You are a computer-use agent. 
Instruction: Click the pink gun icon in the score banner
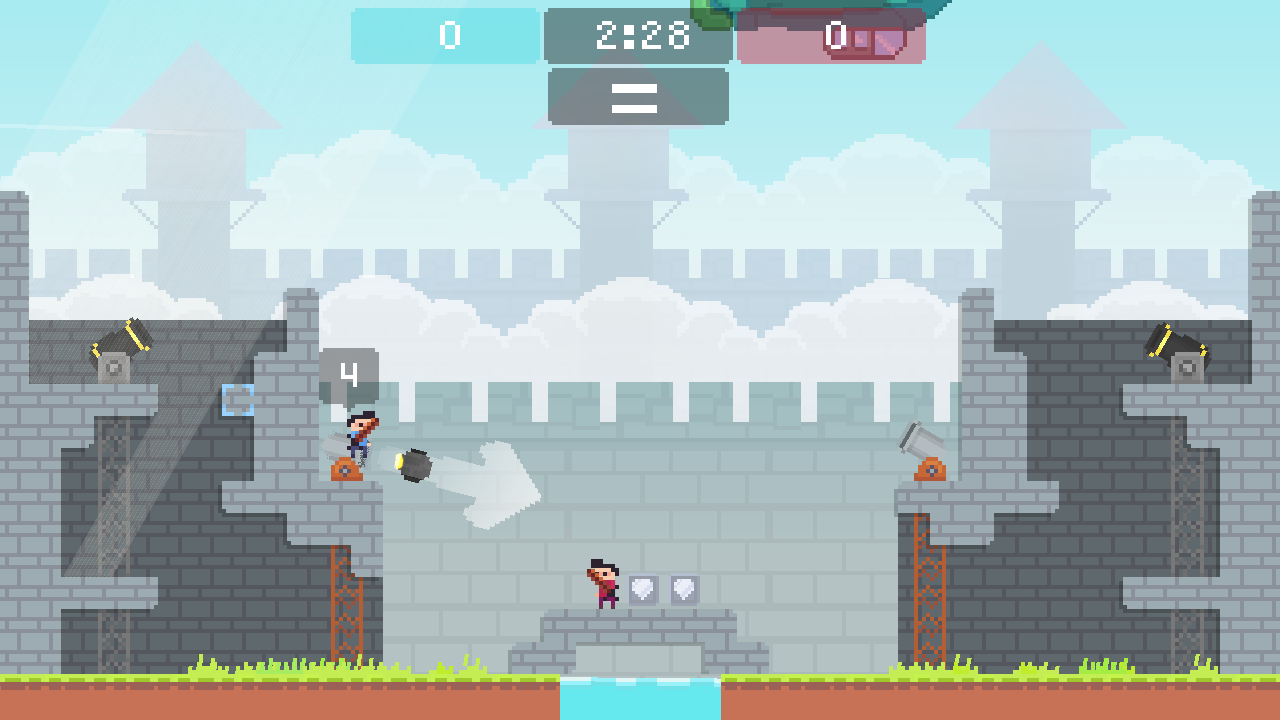[878, 40]
